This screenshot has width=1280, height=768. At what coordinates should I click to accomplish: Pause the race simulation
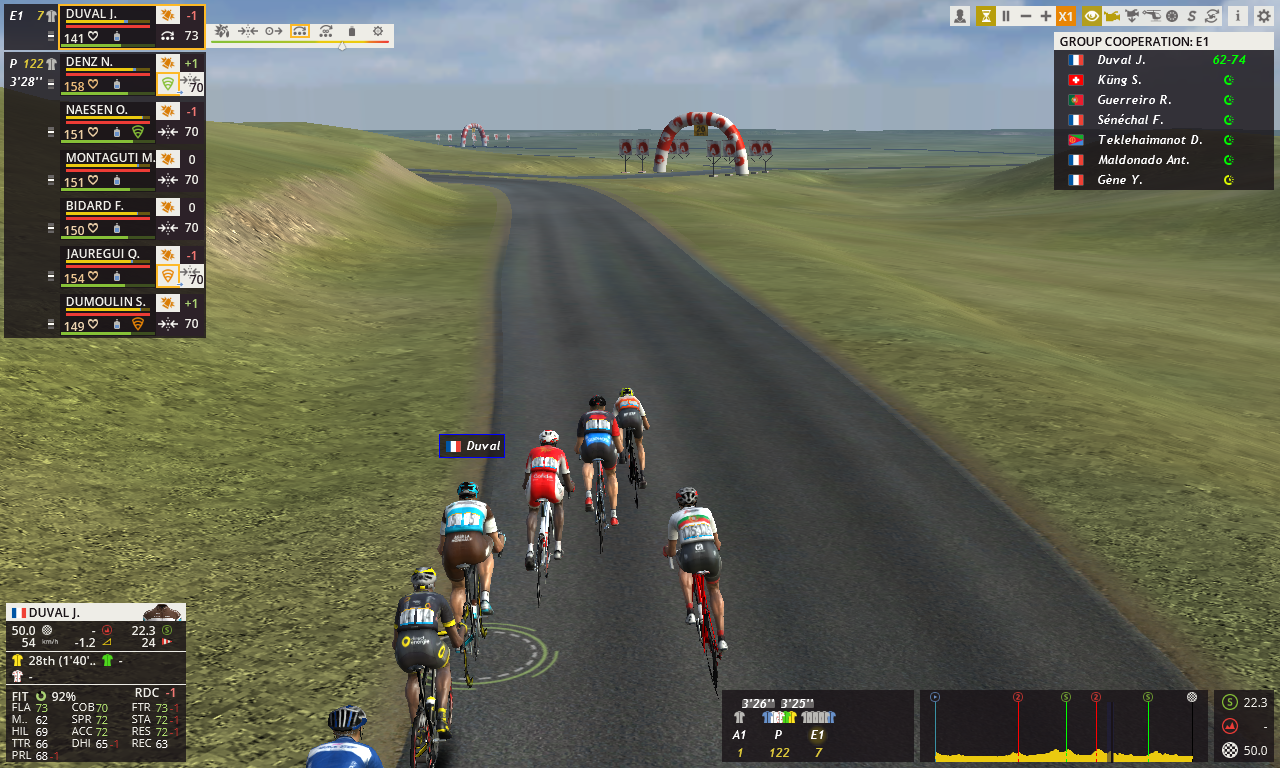pyautogui.click(x=1006, y=16)
